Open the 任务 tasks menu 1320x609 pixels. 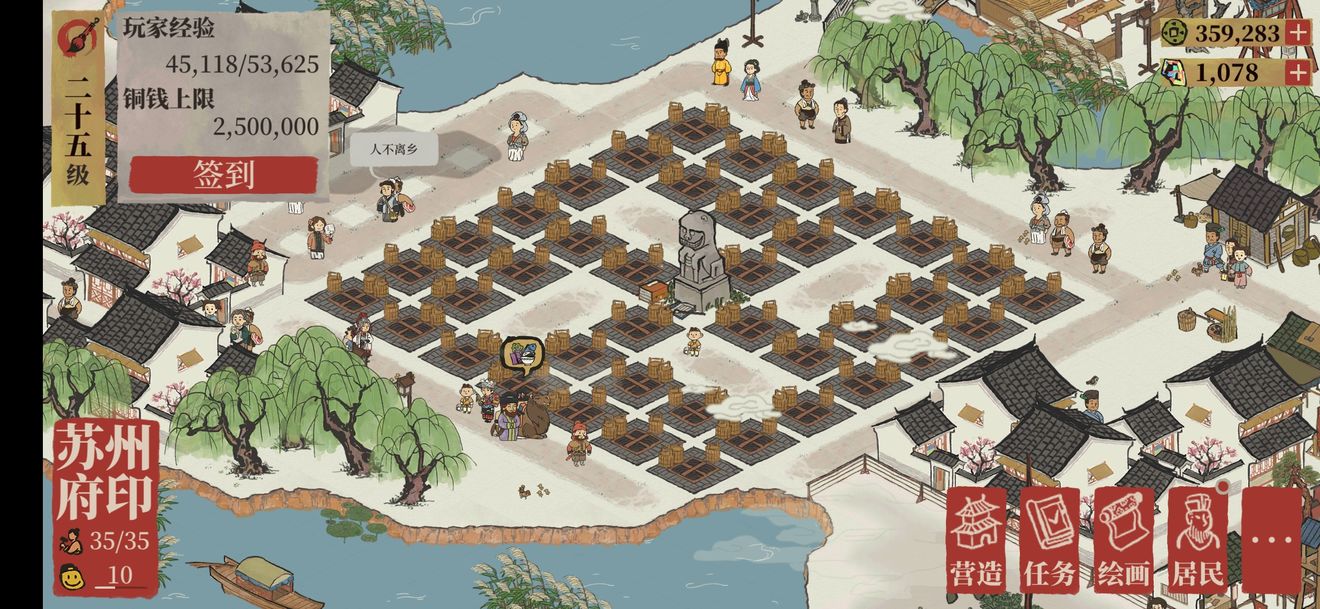[1049, 540]
